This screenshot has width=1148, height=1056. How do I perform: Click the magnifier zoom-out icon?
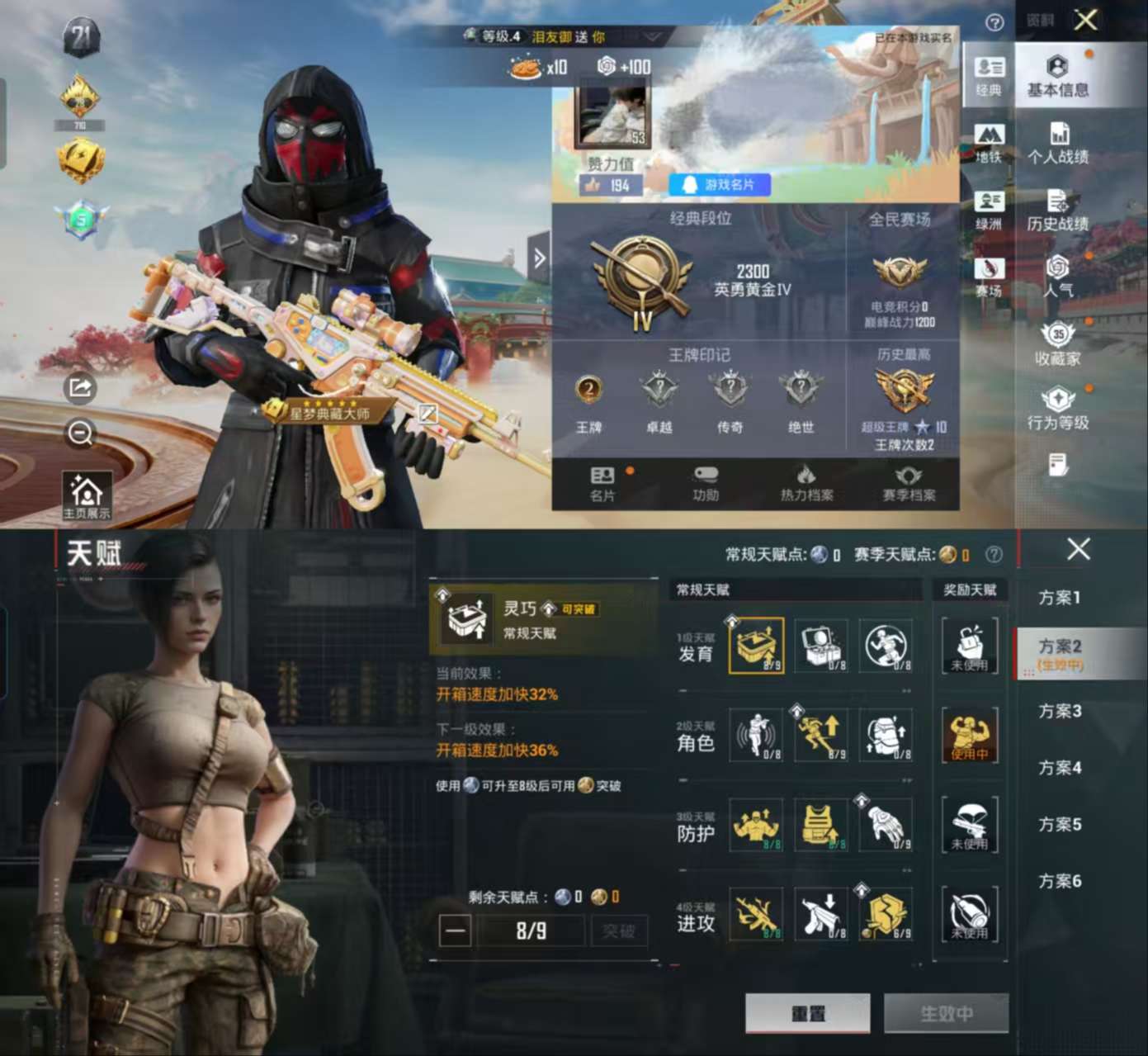click(x=81, y=433)
